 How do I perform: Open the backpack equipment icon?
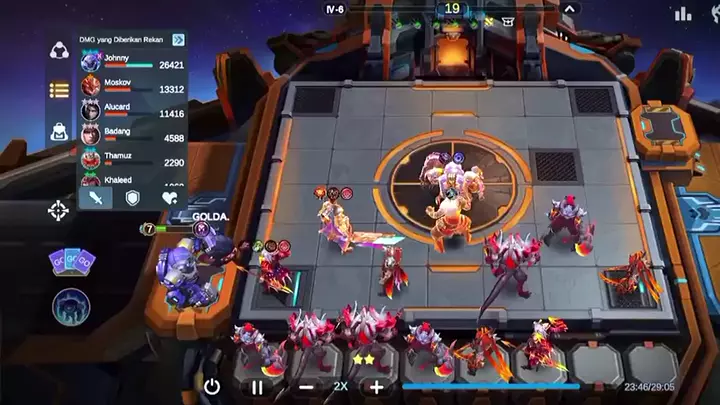pyautogui.click(x=59, y=131)
